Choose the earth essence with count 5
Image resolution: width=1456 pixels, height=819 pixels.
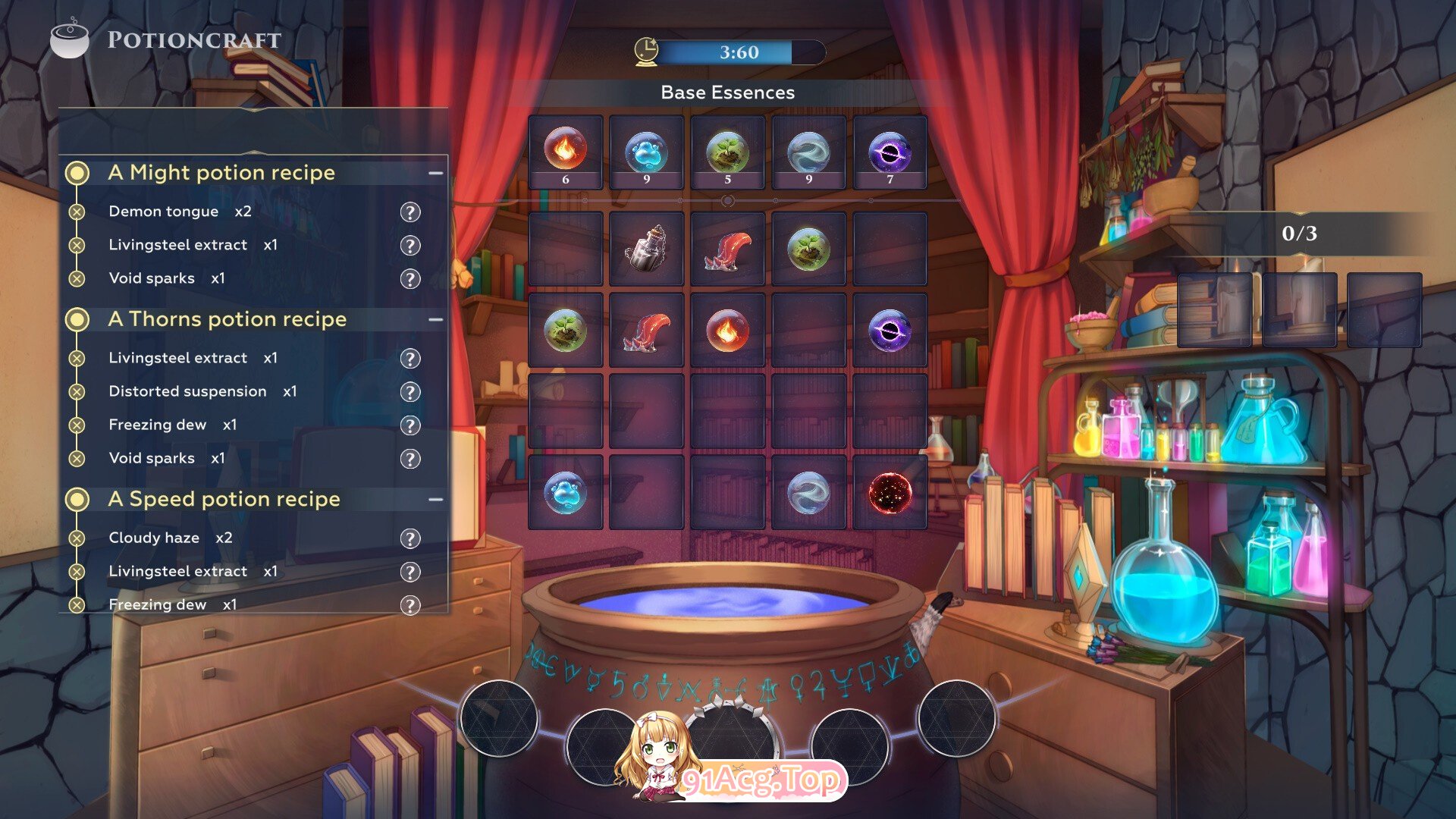727,151
